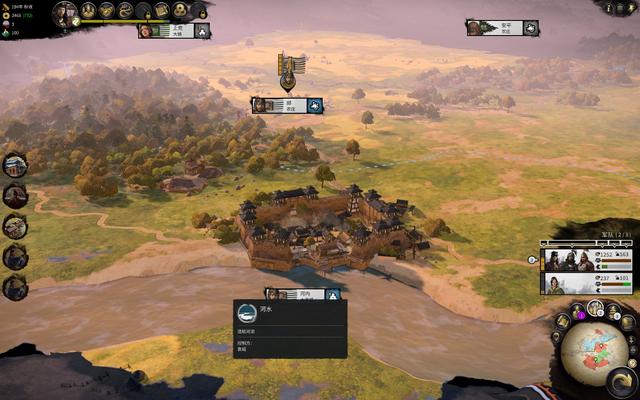Select the 安平 settlement label
640x400 pixels.
(x=502, y=28)
